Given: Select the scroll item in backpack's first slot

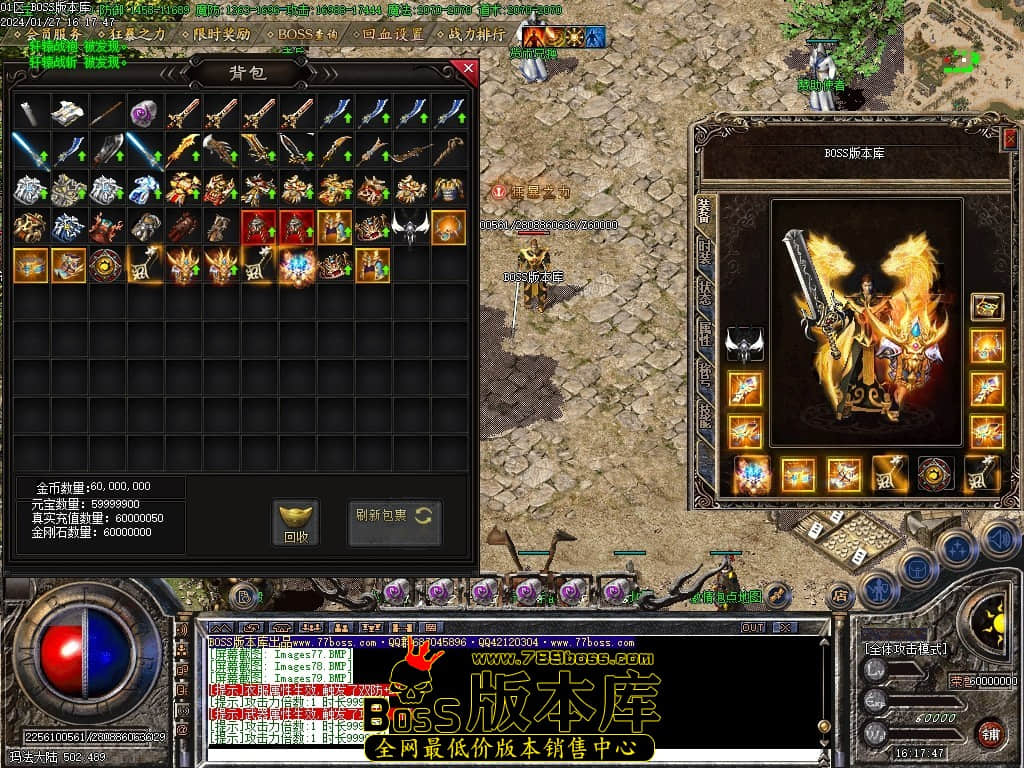Looking at the screenshot, I should (31, 112).
